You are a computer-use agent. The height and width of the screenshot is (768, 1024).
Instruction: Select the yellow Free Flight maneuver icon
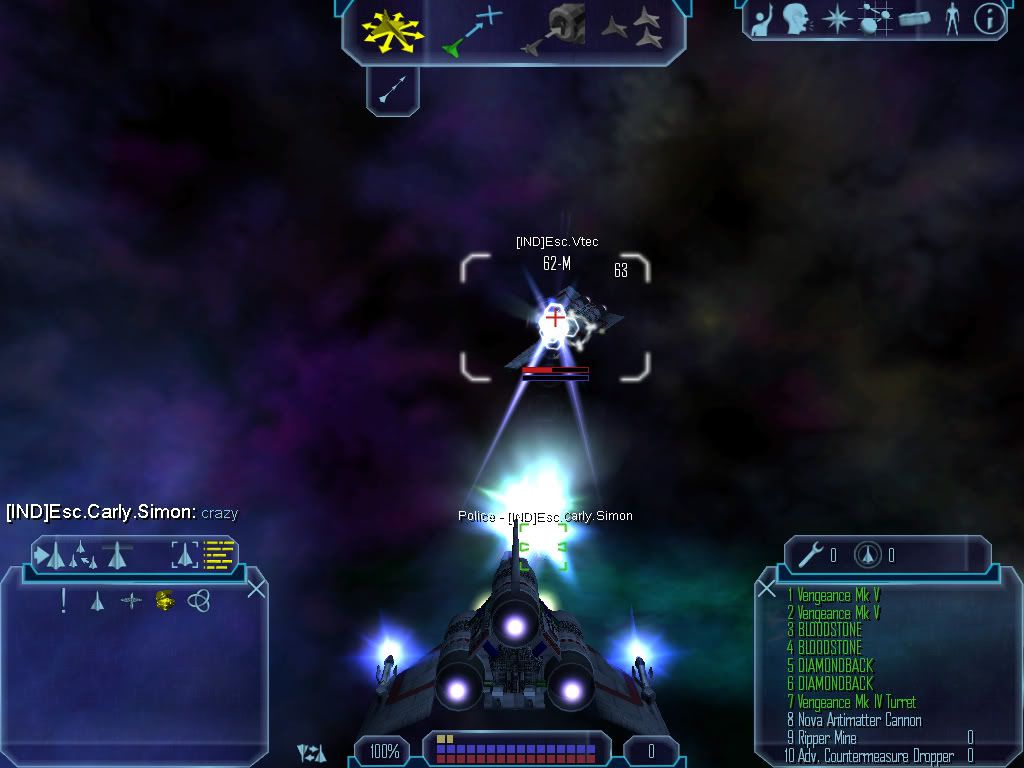(393, 30)
